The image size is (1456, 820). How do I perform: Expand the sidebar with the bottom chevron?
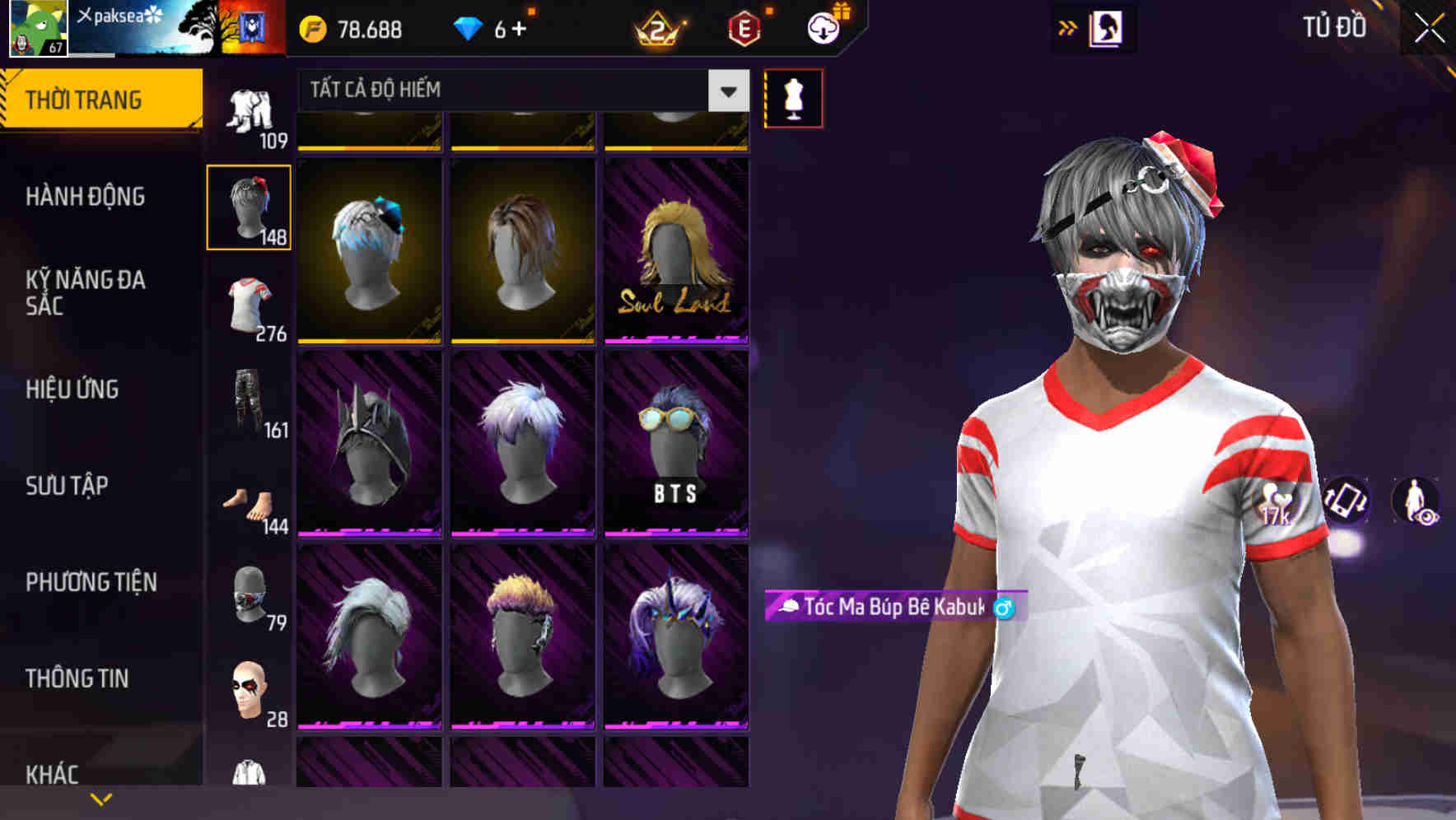click(x=100, y=799)
